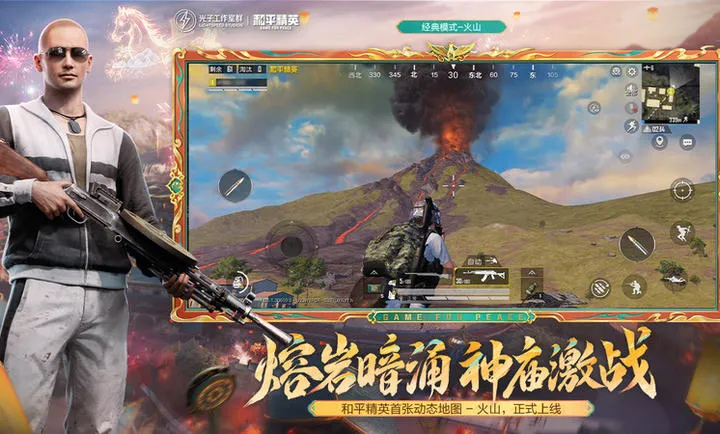The height and width of the screenshot is (434, 720).
Task: Touch the movement joystick pad
Action: (291, 243)
